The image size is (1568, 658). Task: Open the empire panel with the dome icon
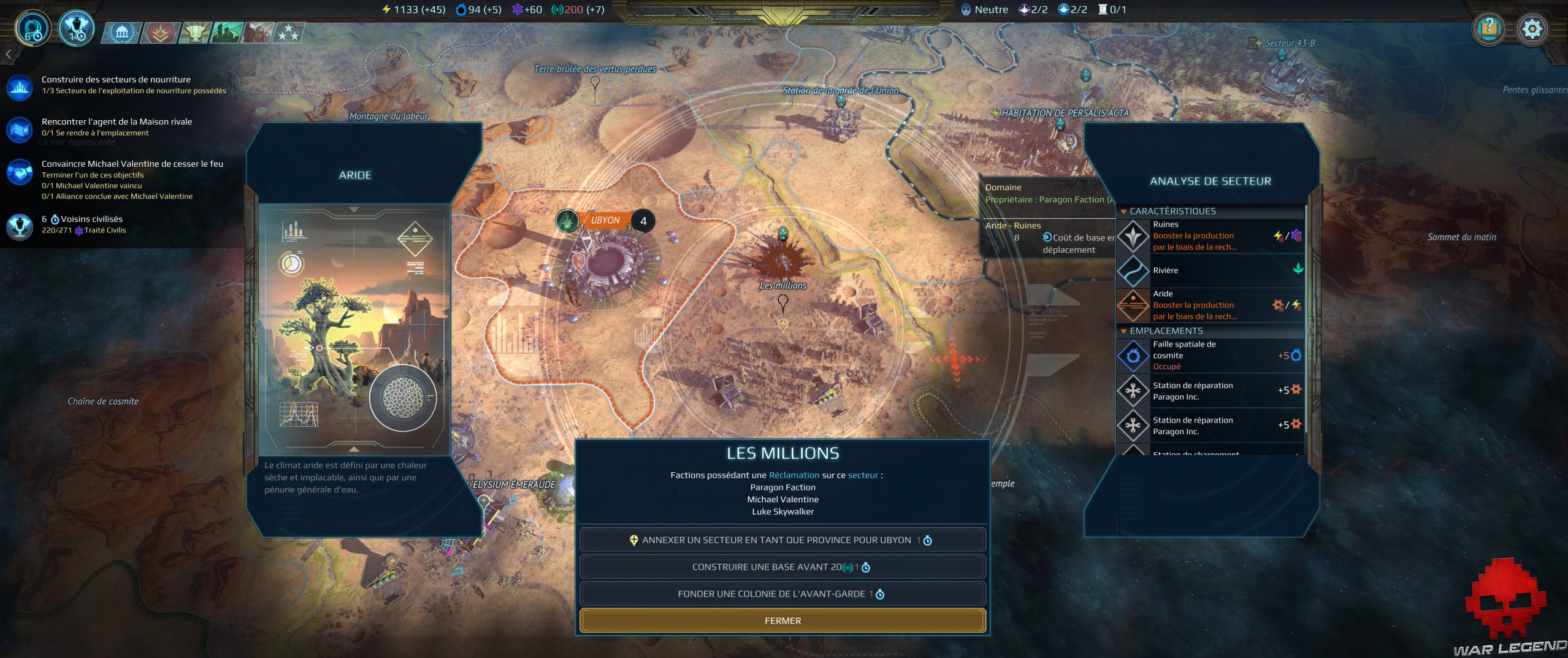pos(123,34)
